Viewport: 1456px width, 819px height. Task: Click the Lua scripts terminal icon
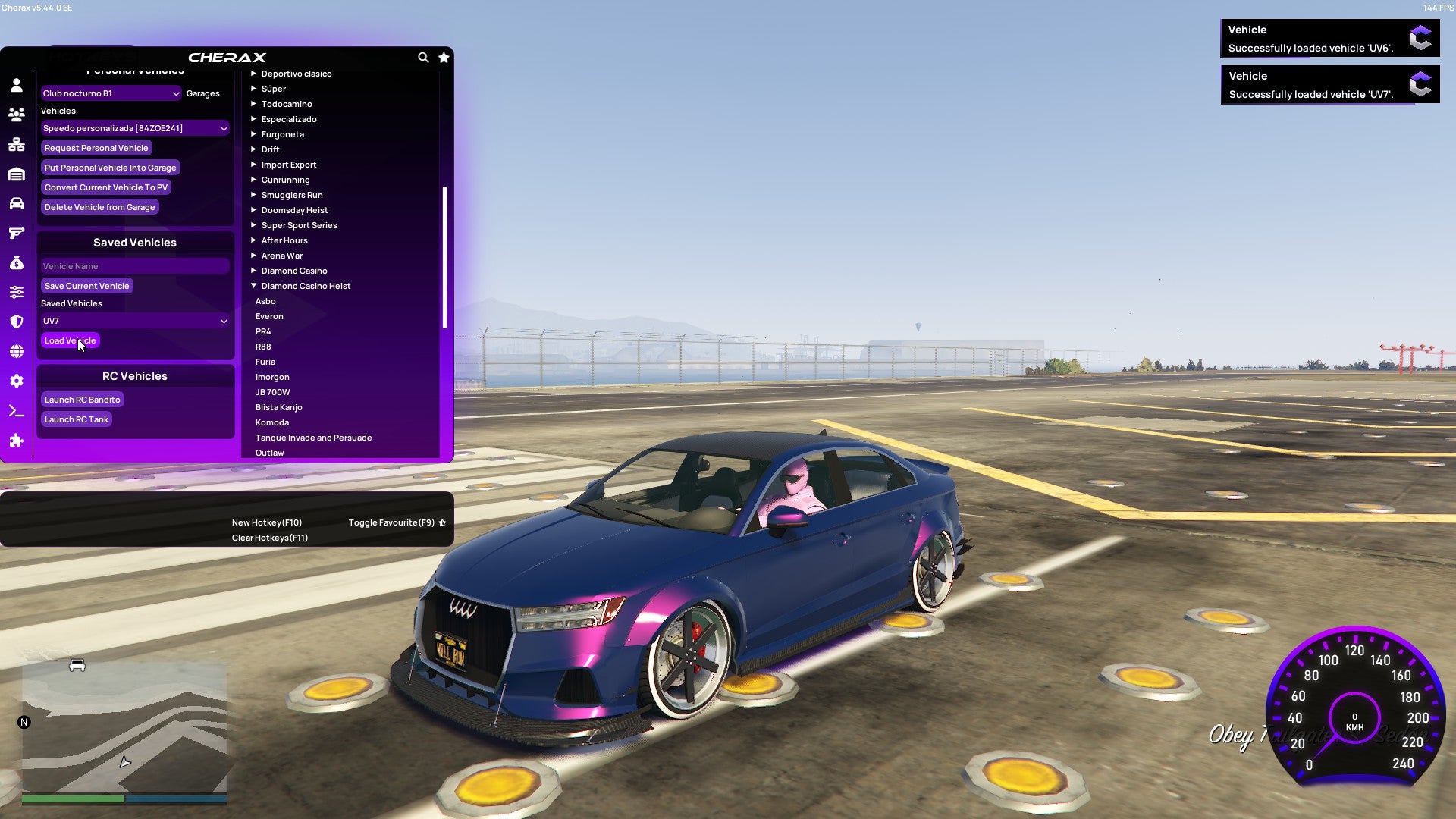[17, 410]
